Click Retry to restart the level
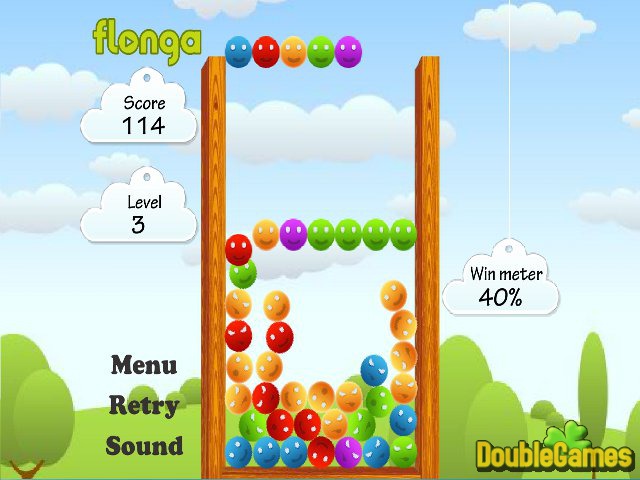Image resolution: width=640 pixels, height=480 pixels. click(x=143, y=406)
